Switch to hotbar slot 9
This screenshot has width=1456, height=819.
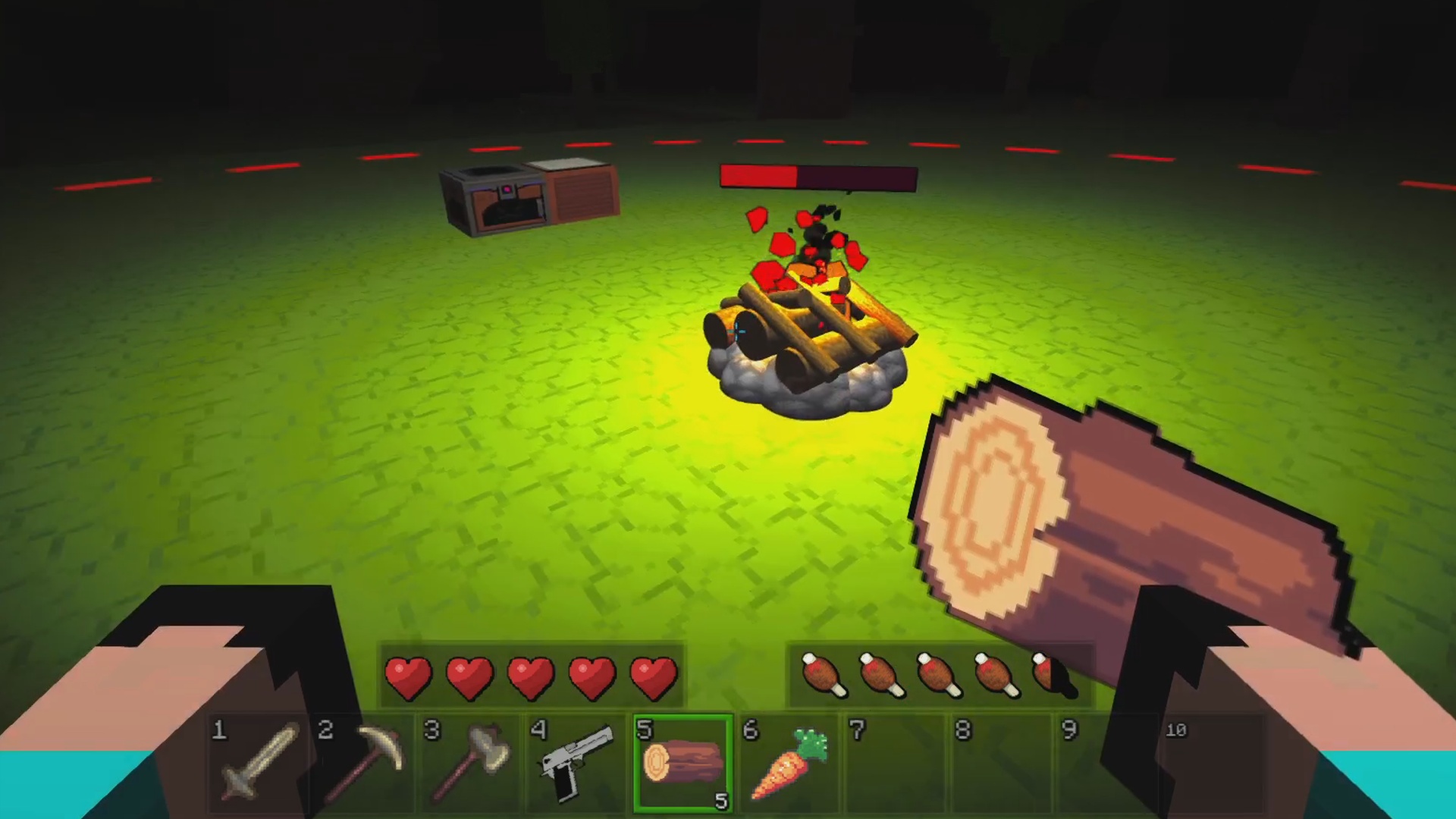click(x=1107, y=762)
